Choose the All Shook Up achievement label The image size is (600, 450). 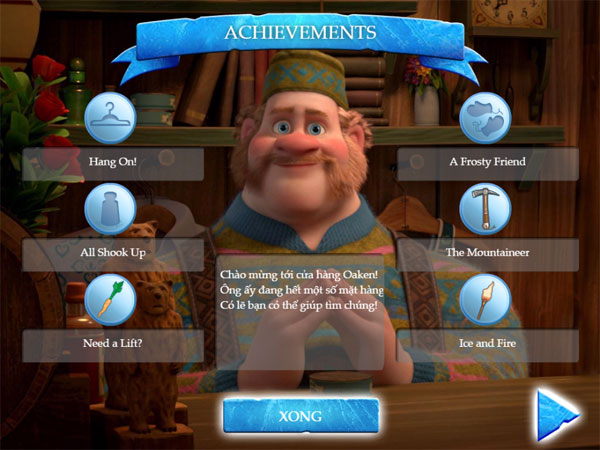(x=112, y=253)
